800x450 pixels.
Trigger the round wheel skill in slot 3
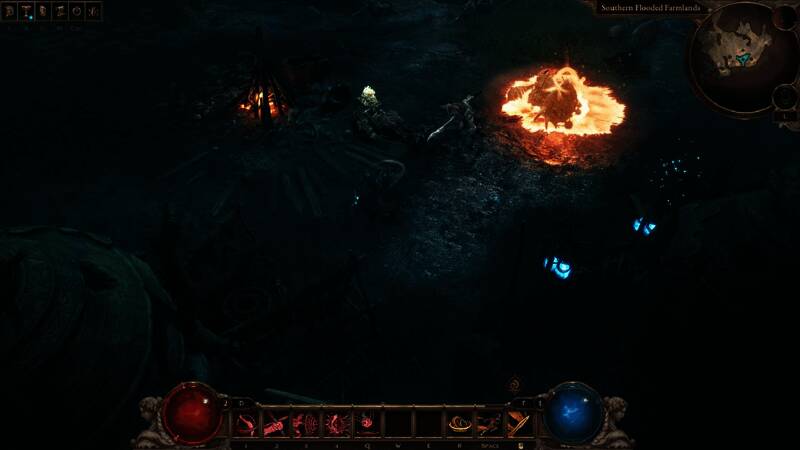coord(307,424)
